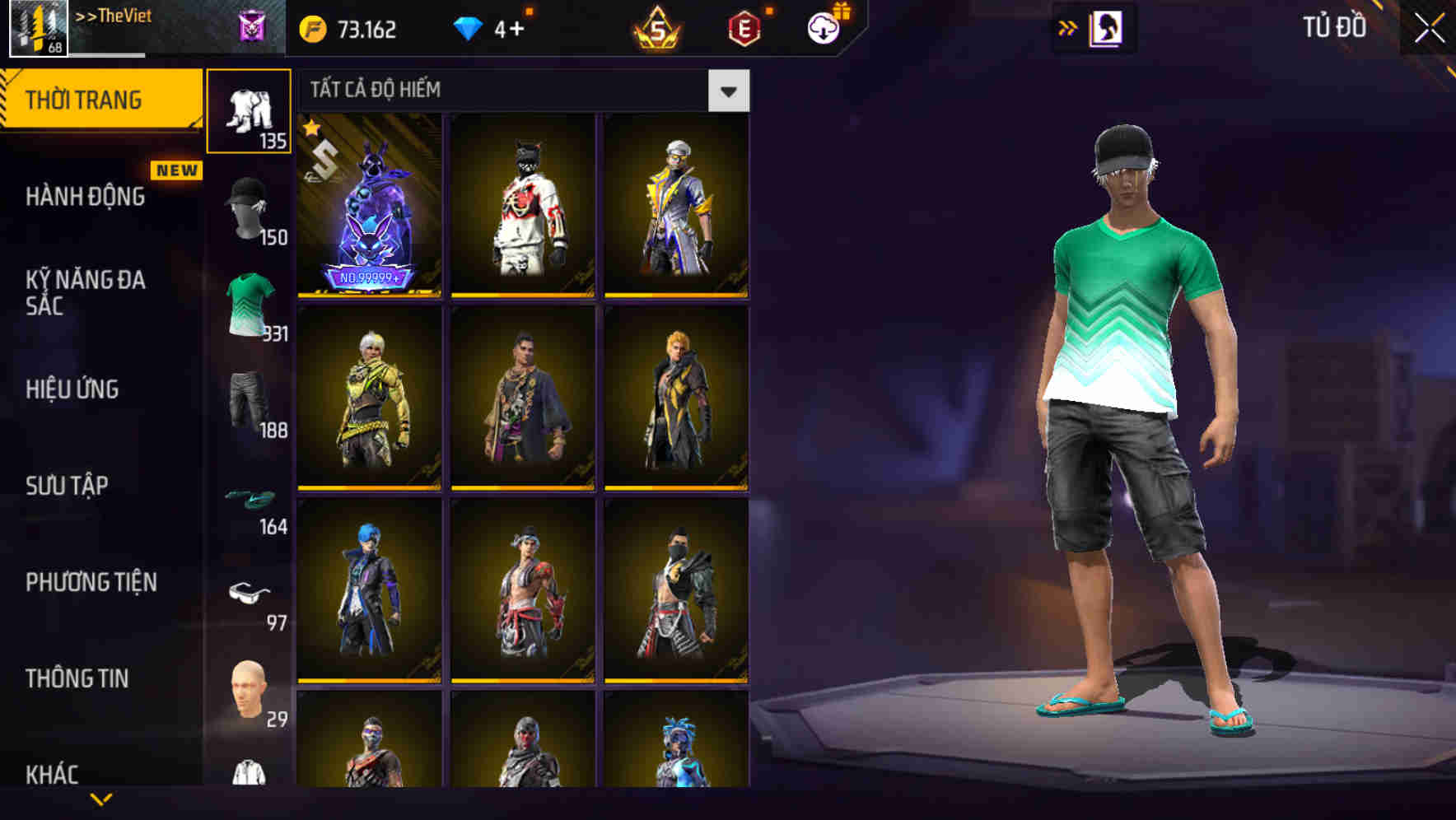
Task: Switch to the HÀNH ĐỘNG tab
Action: click(85, 196)
